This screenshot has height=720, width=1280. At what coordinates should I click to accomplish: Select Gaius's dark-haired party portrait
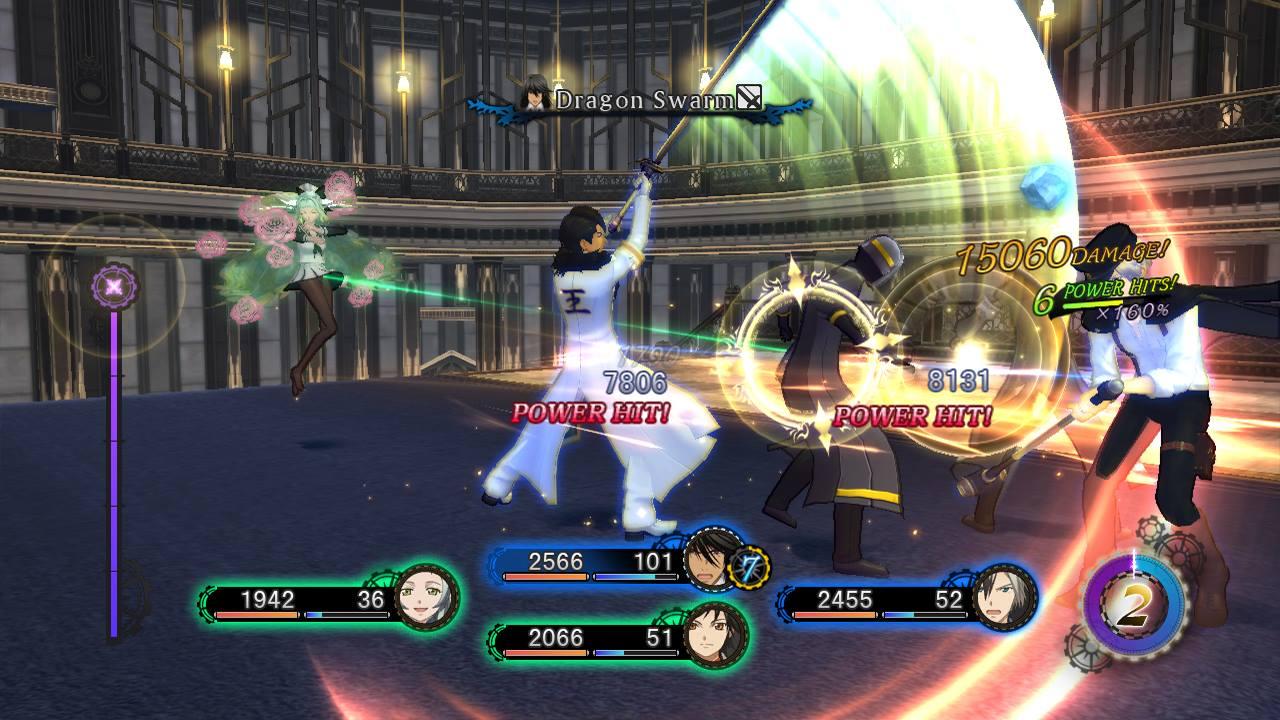(x=712, y=562)
